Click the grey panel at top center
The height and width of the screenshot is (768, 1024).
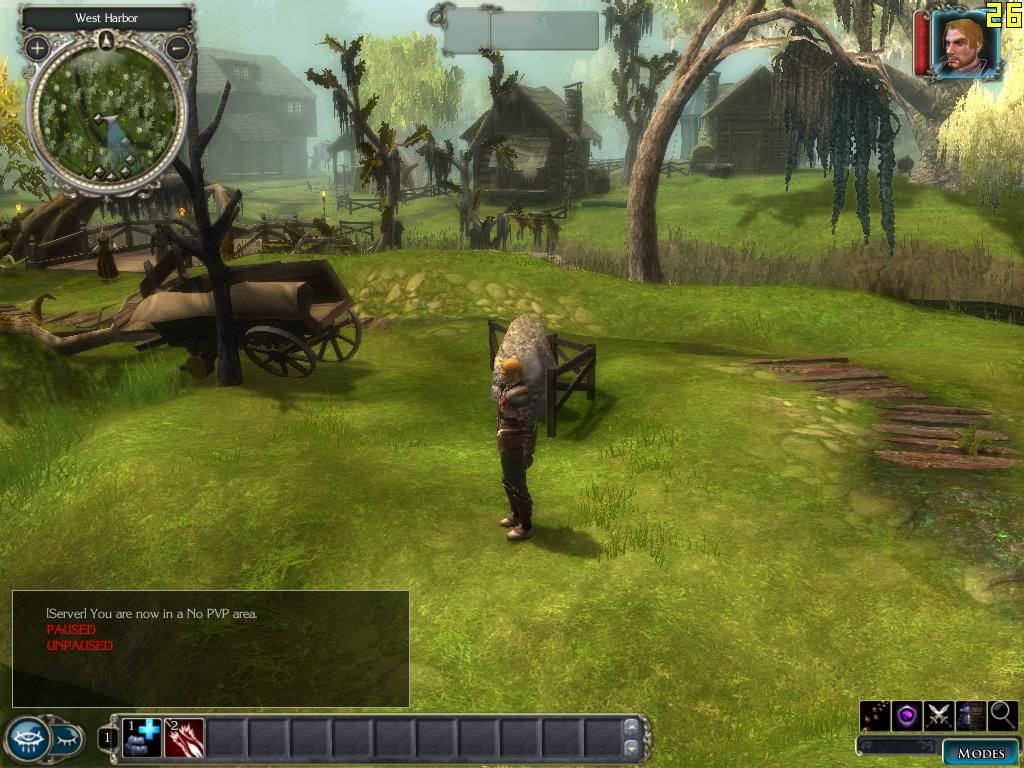click(x=521, y=31)
